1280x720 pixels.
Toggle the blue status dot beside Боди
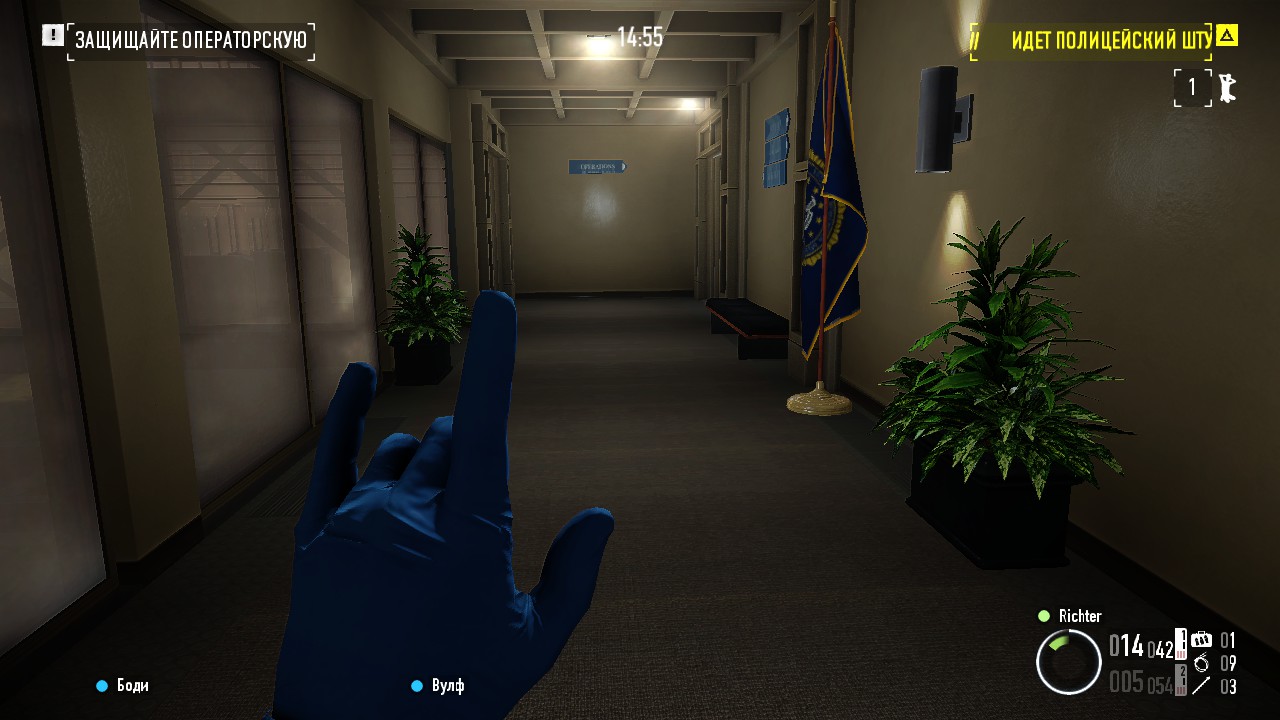[x=100, y=686]
